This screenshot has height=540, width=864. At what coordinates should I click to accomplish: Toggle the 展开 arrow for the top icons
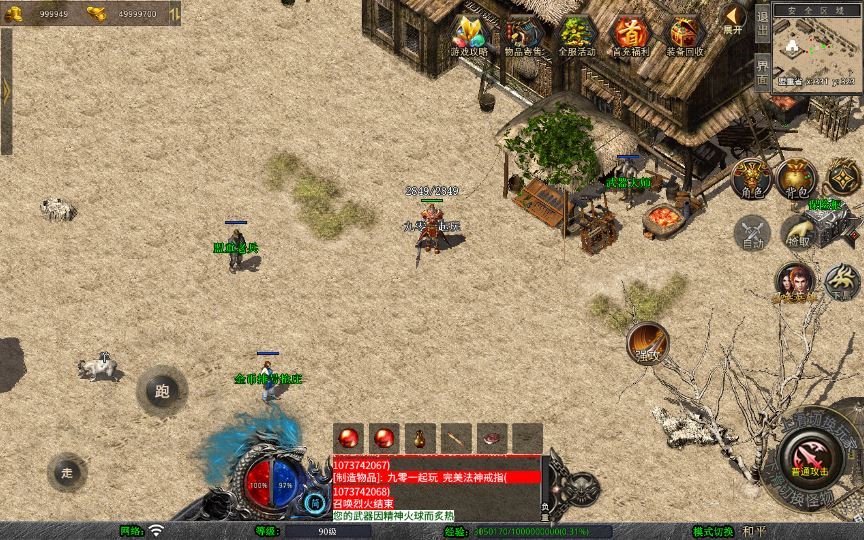(735, 19)
